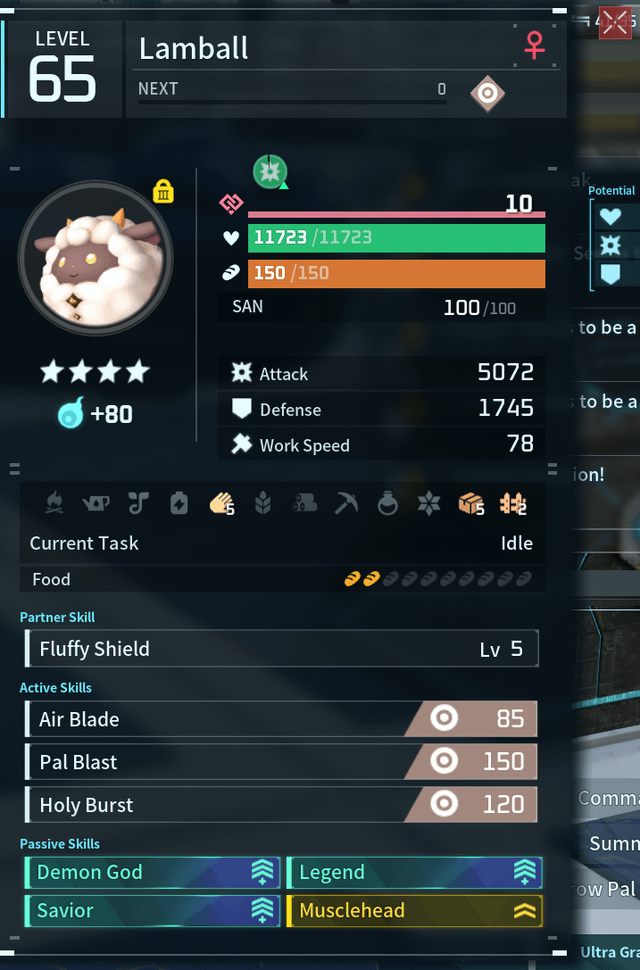Click the mining pickaxe icon
Viewport: 640px width, 970px height.
(x=346, y=504)
